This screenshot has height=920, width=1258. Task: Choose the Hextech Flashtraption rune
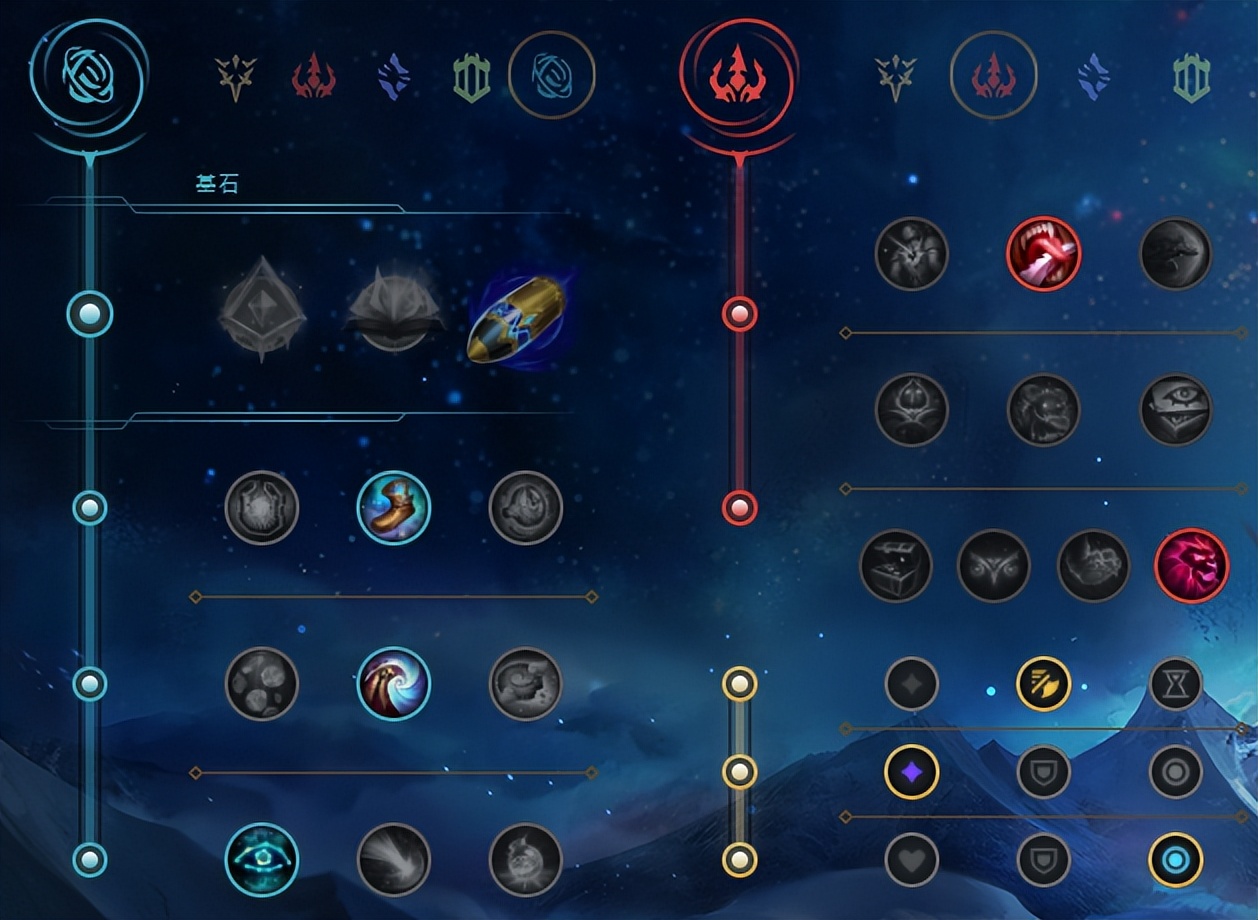262,508
